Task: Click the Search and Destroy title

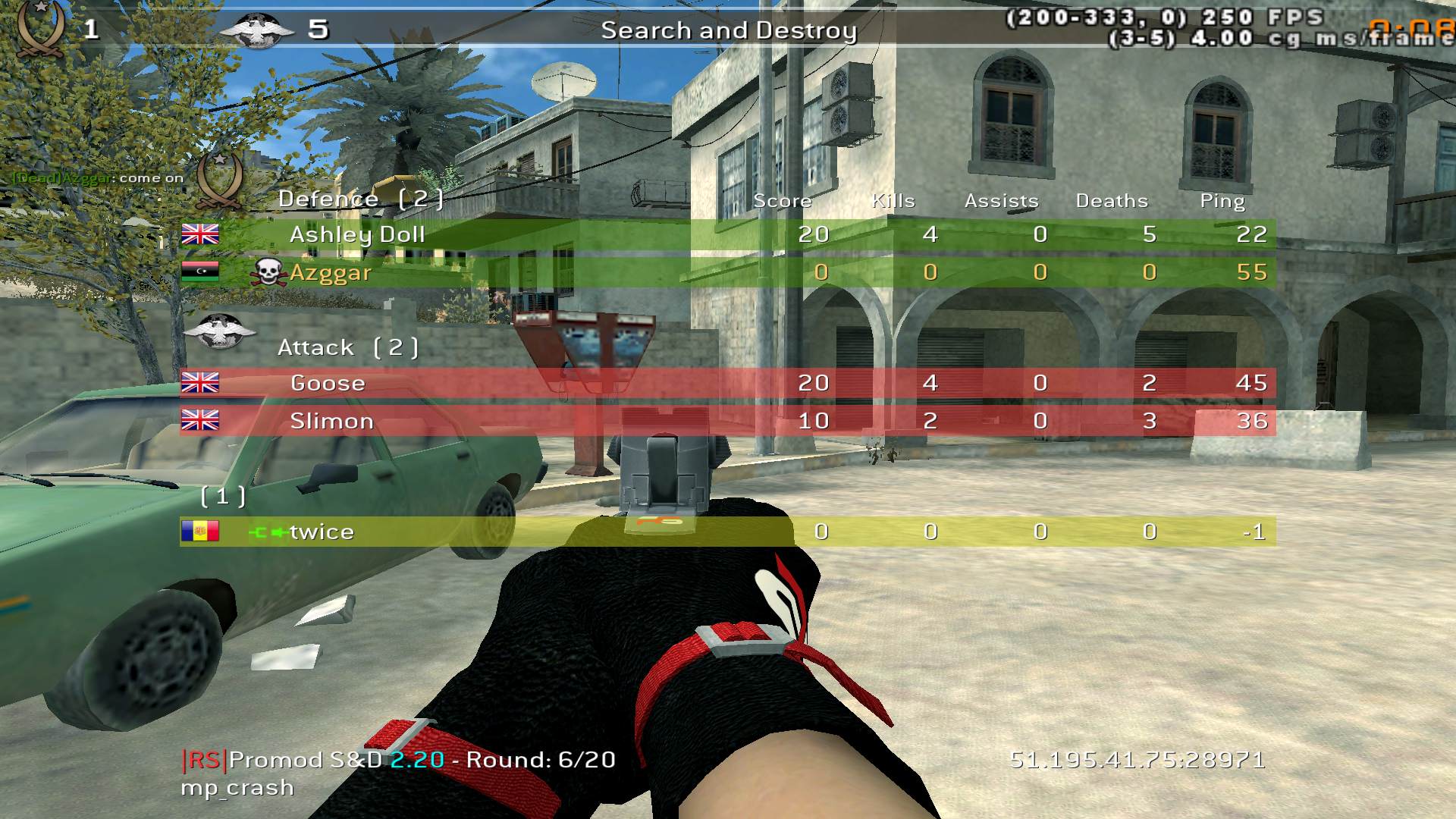Action: coord(730,31)
